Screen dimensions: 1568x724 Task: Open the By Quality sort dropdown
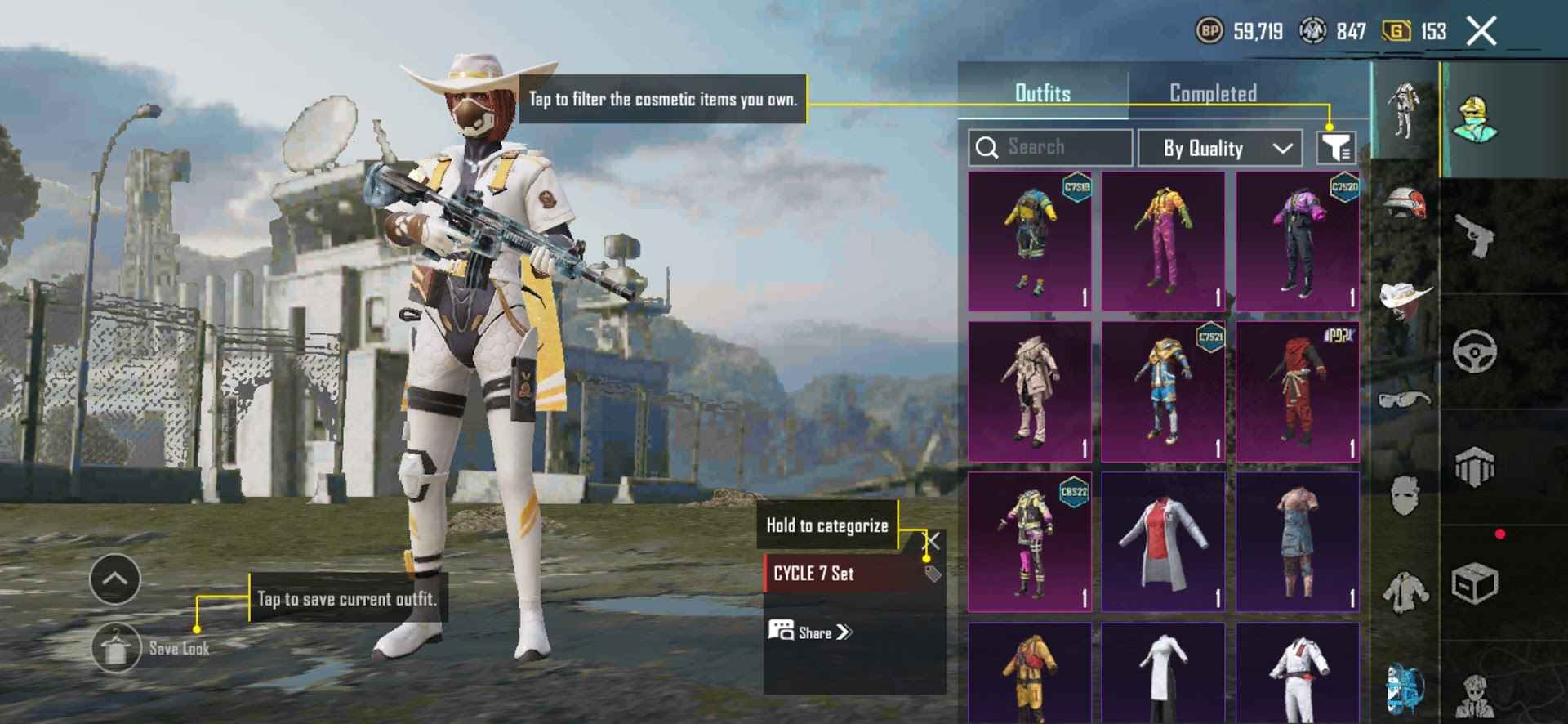point(1220,148)
